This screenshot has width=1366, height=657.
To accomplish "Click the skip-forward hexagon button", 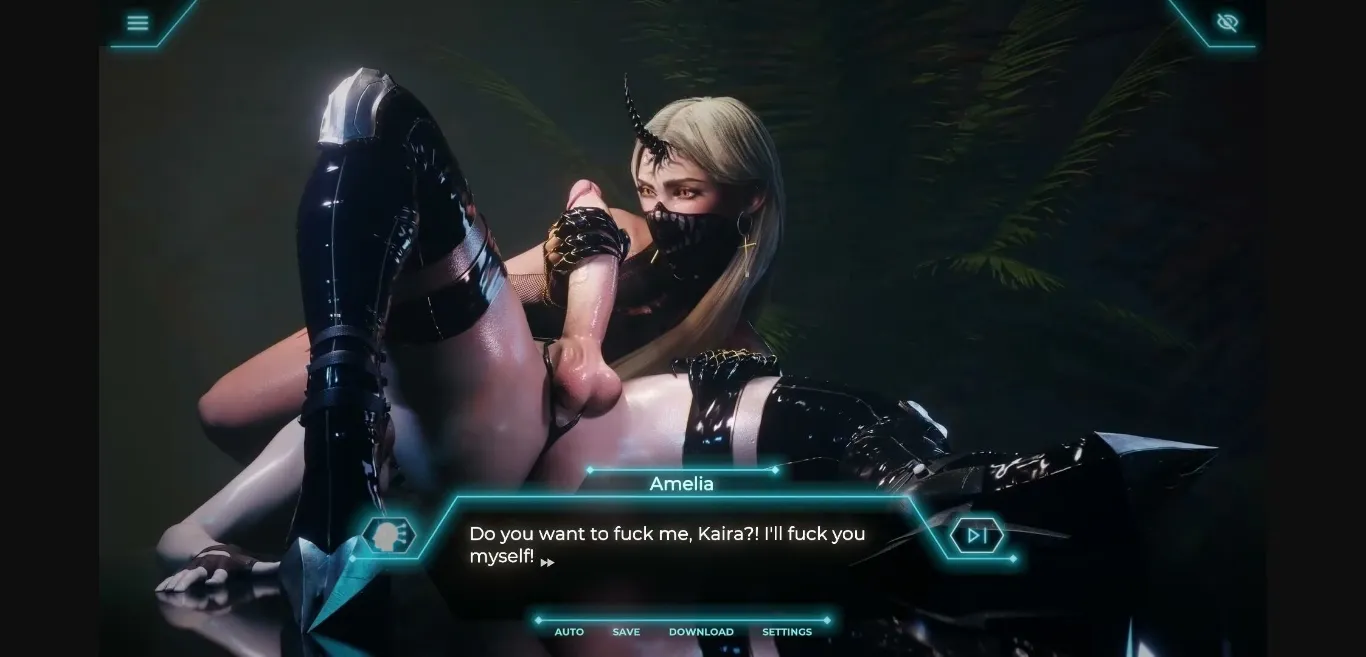I will (977, 536).
